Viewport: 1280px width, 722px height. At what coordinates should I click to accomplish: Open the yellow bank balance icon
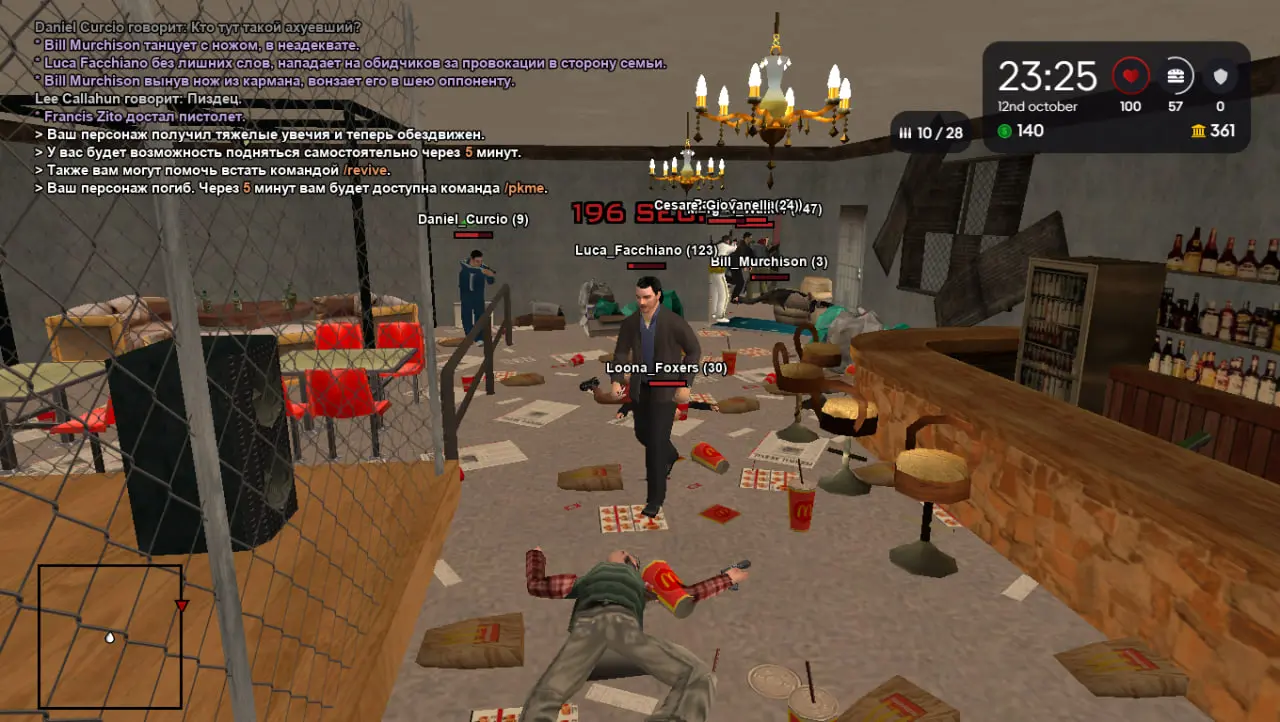1198,131
